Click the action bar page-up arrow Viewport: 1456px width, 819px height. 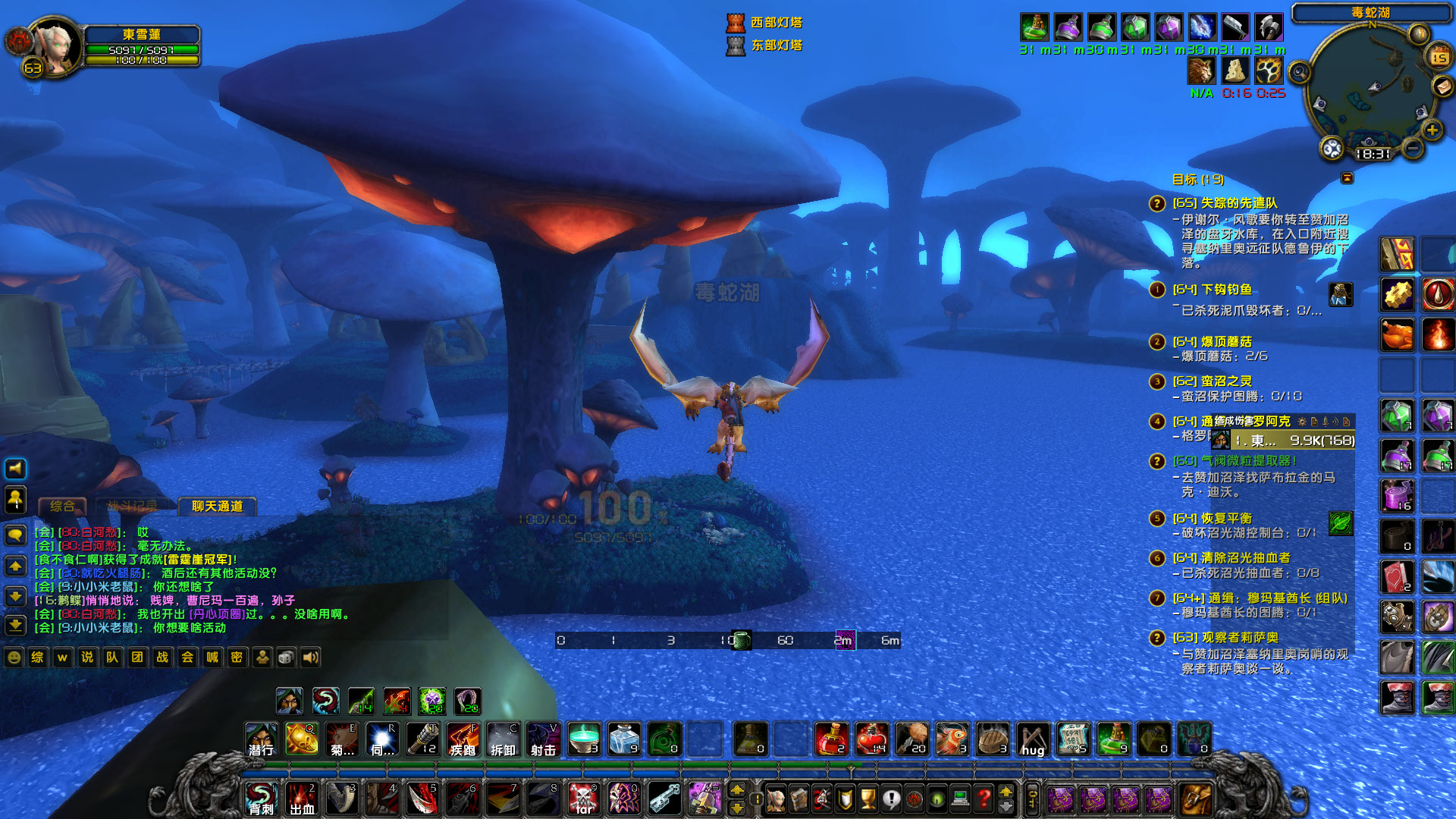click(737, 791)
